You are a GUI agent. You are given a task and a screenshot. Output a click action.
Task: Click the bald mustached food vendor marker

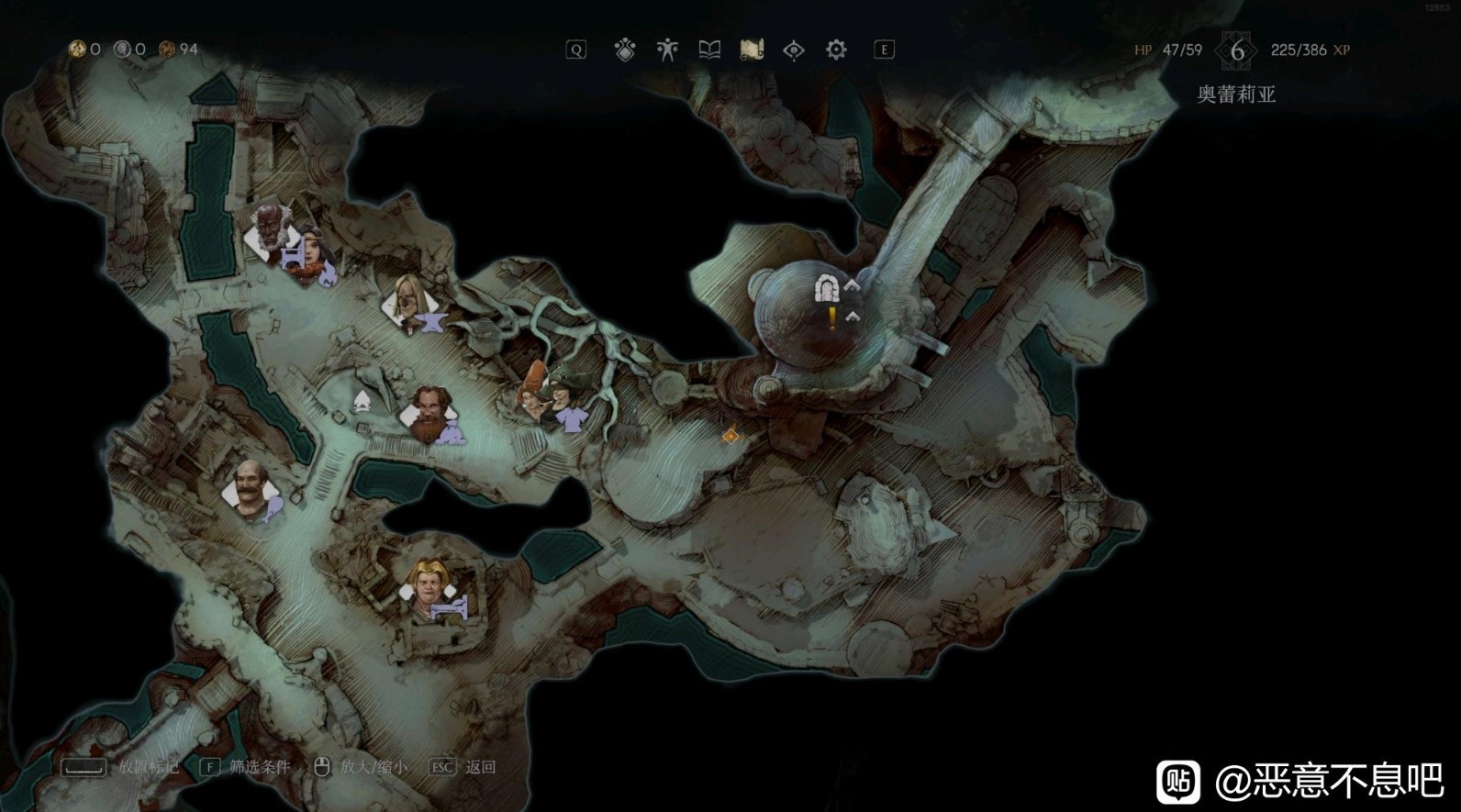click(x=251, y=490)
